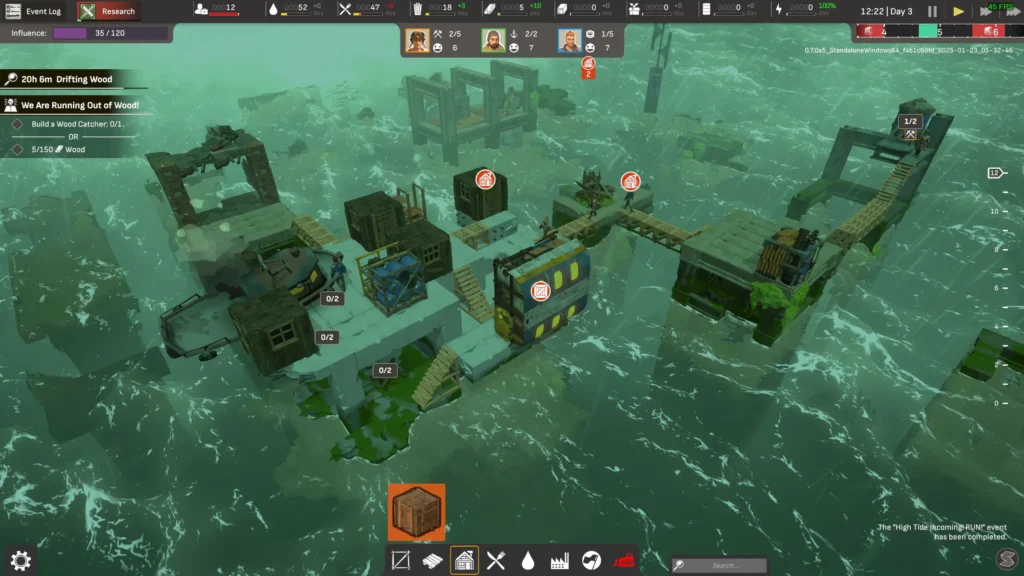Select the first survivor portrait with helmet
1024x576 pixels.
[418, 41]
